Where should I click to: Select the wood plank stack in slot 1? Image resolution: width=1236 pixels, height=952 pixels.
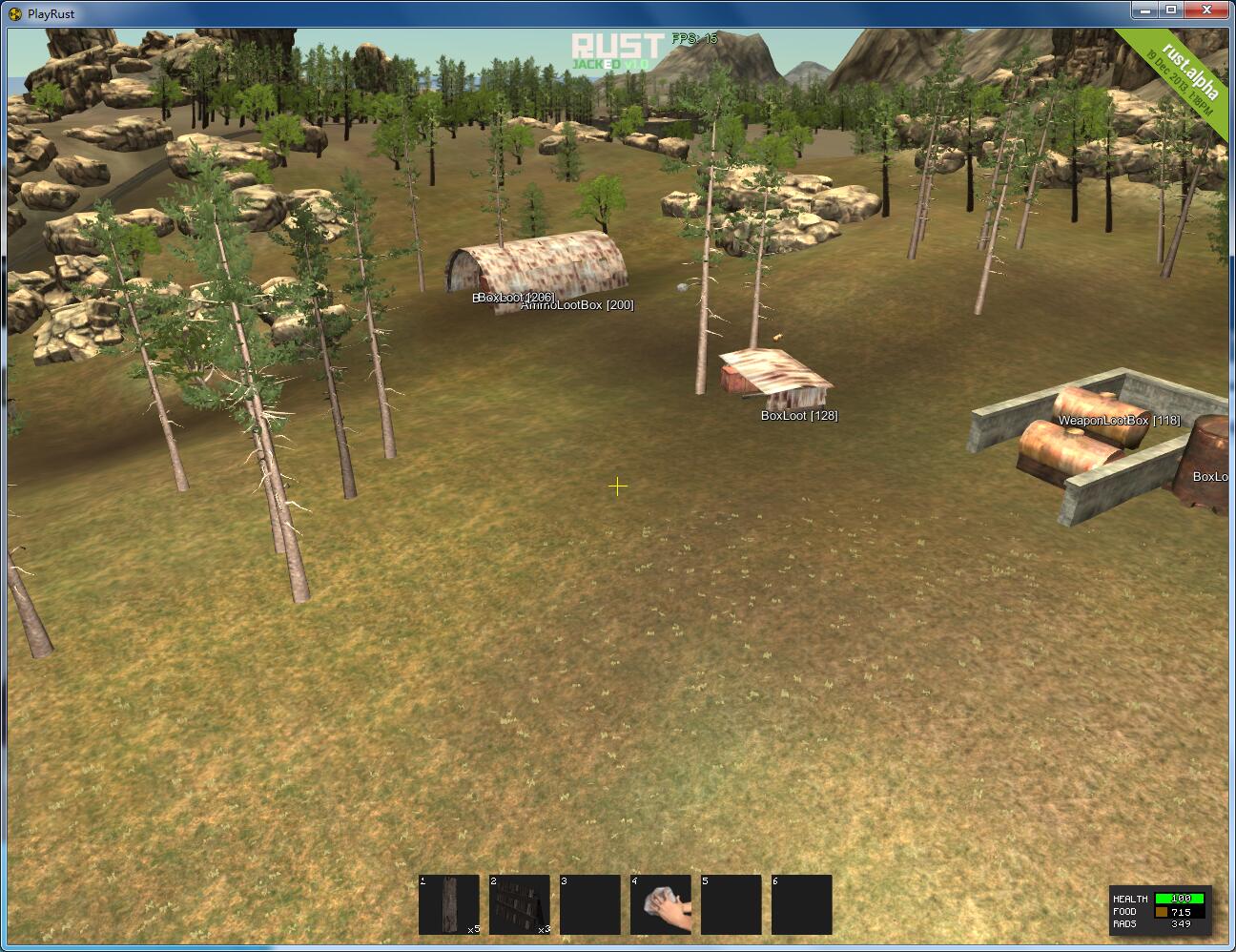point(448,904)
